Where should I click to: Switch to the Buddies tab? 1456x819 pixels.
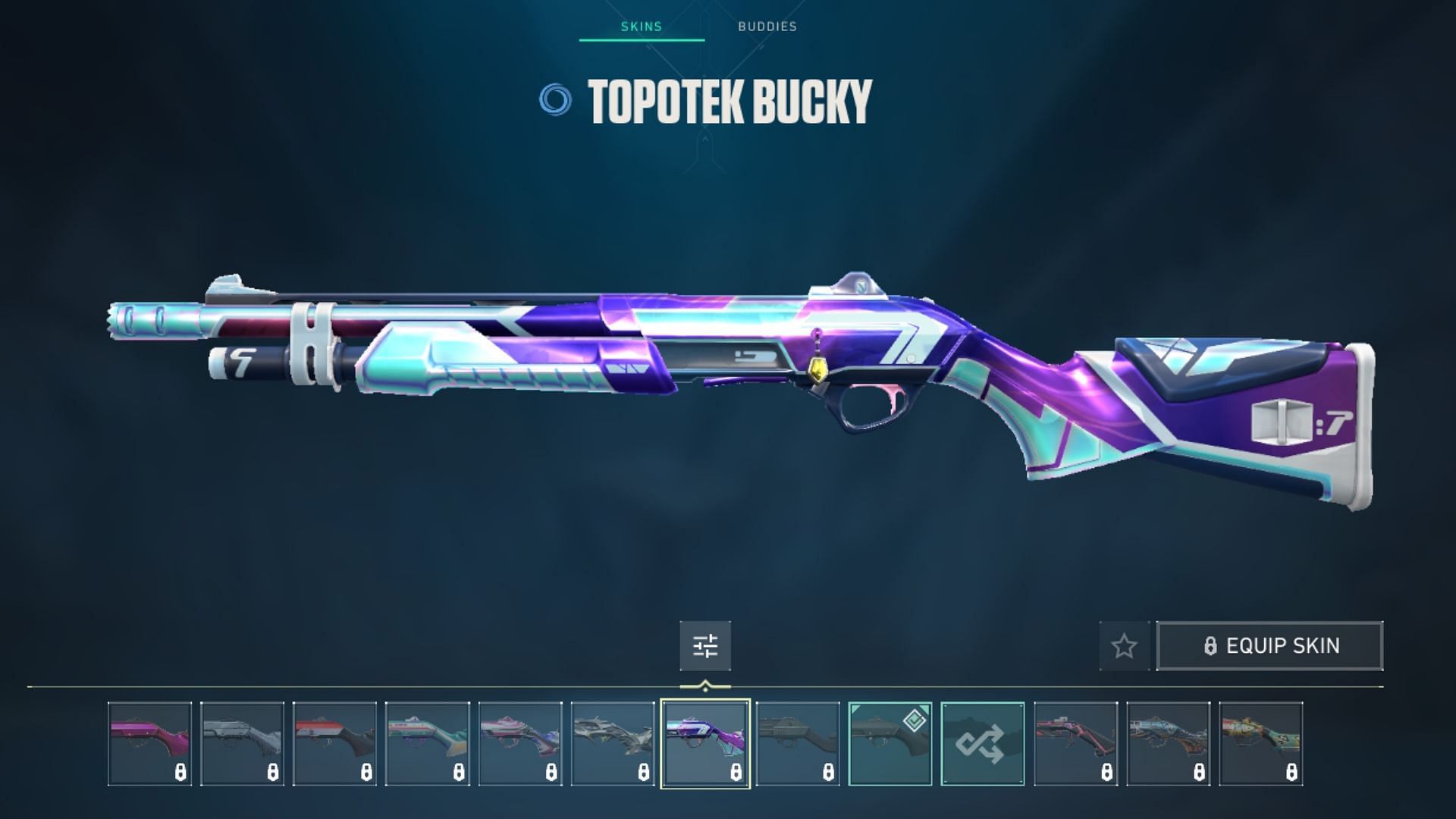pos(767,27)
